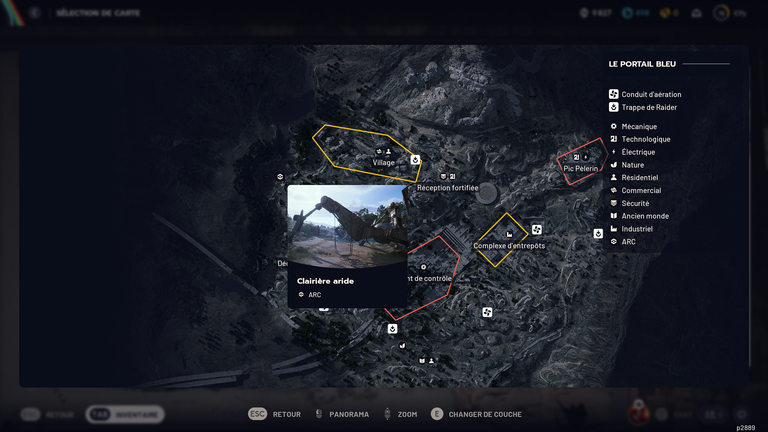Toggle Conduit d'aération in the legend
The width and height of the screenshot is (768, 432).
click(x=650, y=94)
